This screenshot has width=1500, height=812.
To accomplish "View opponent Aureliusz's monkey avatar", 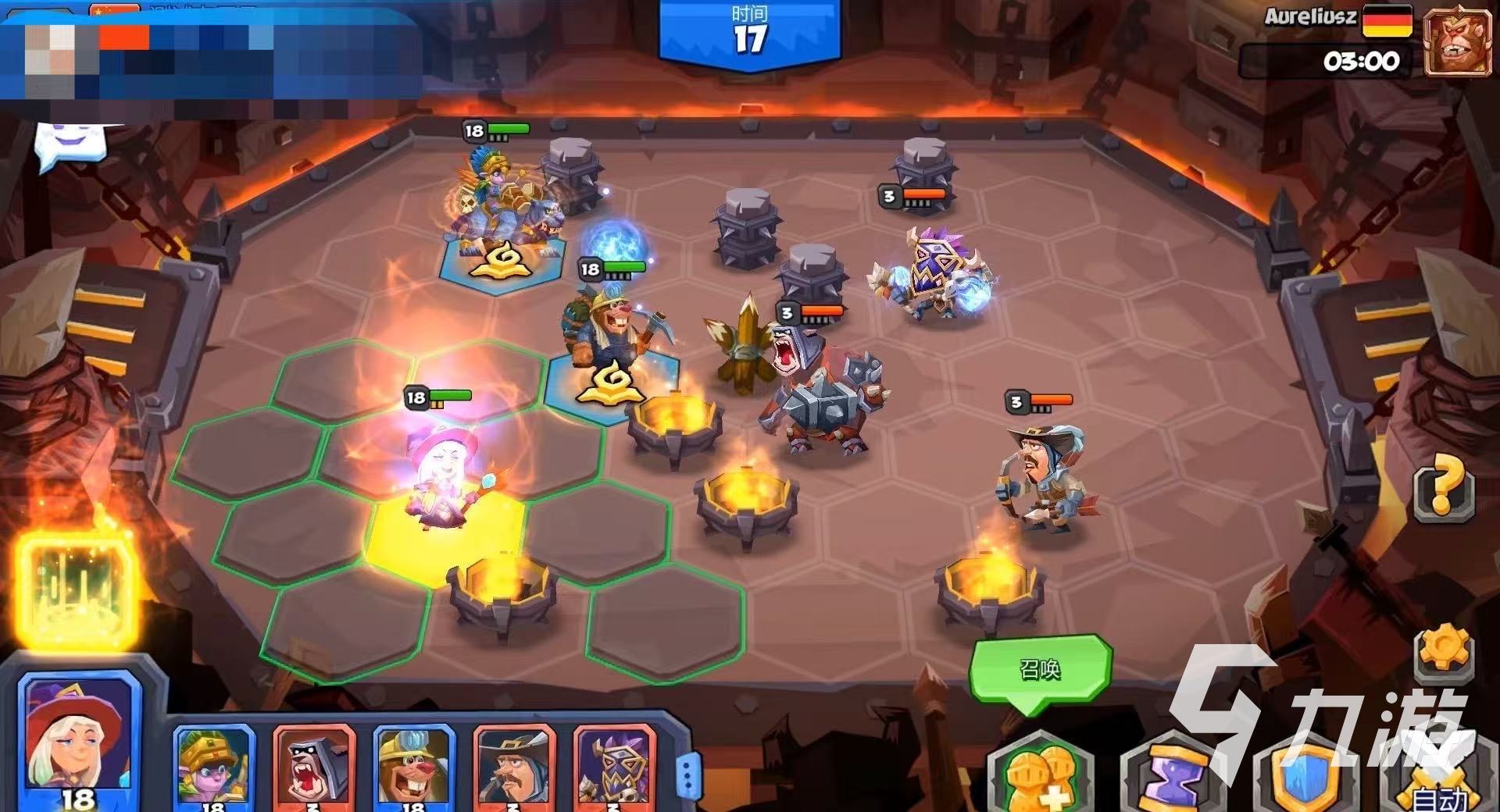I will [x=1458, y=44].
